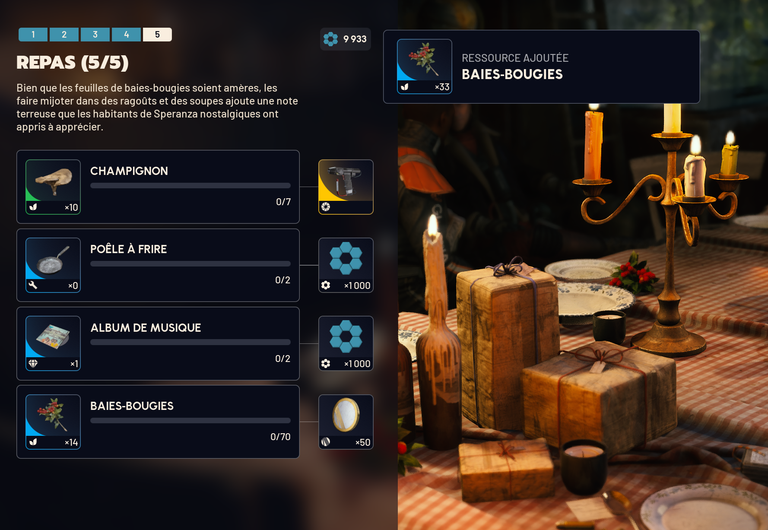Select the Champignon requirement row

pyautogui.click(x=158, y=187)
